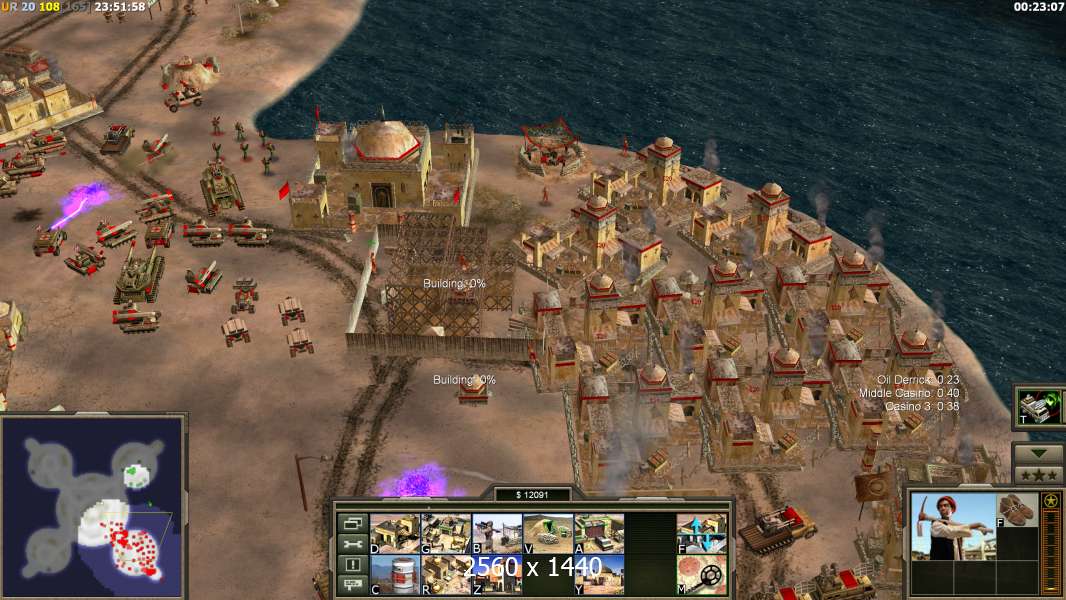Pick the build icon marked Y
The width and height of the screenshot is (1066, 600).
(x=599, y=574)
